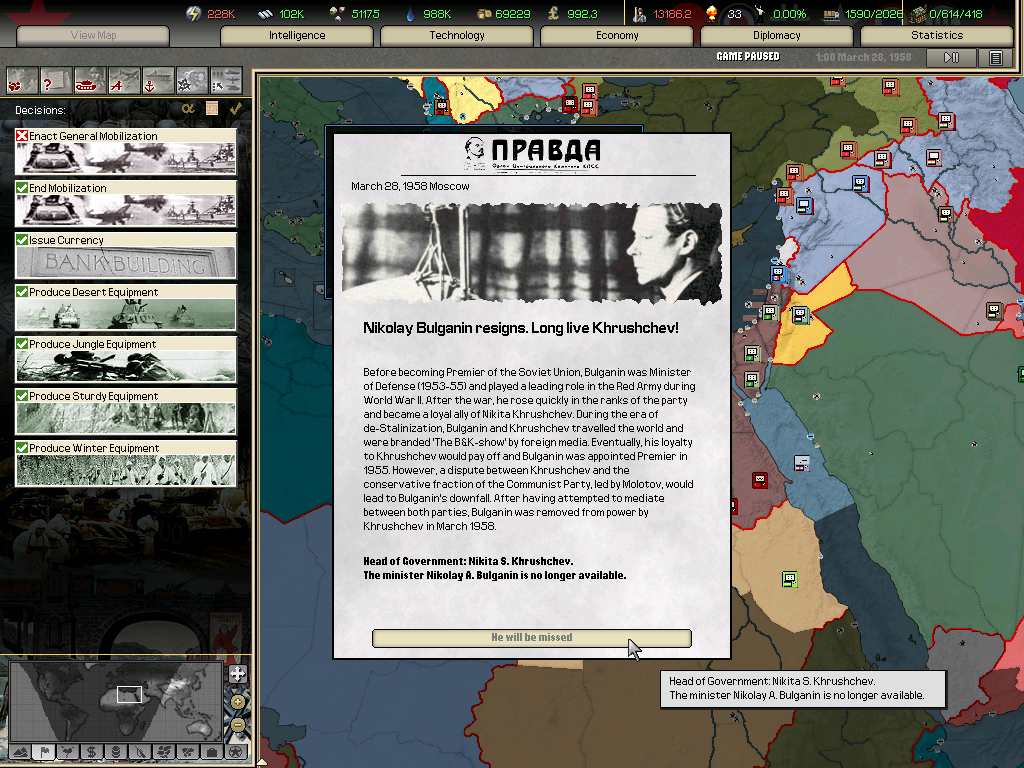Show the Statistics tab
Image resolution: width=1024 pixels, height=768 pixels.
[937, 35]
